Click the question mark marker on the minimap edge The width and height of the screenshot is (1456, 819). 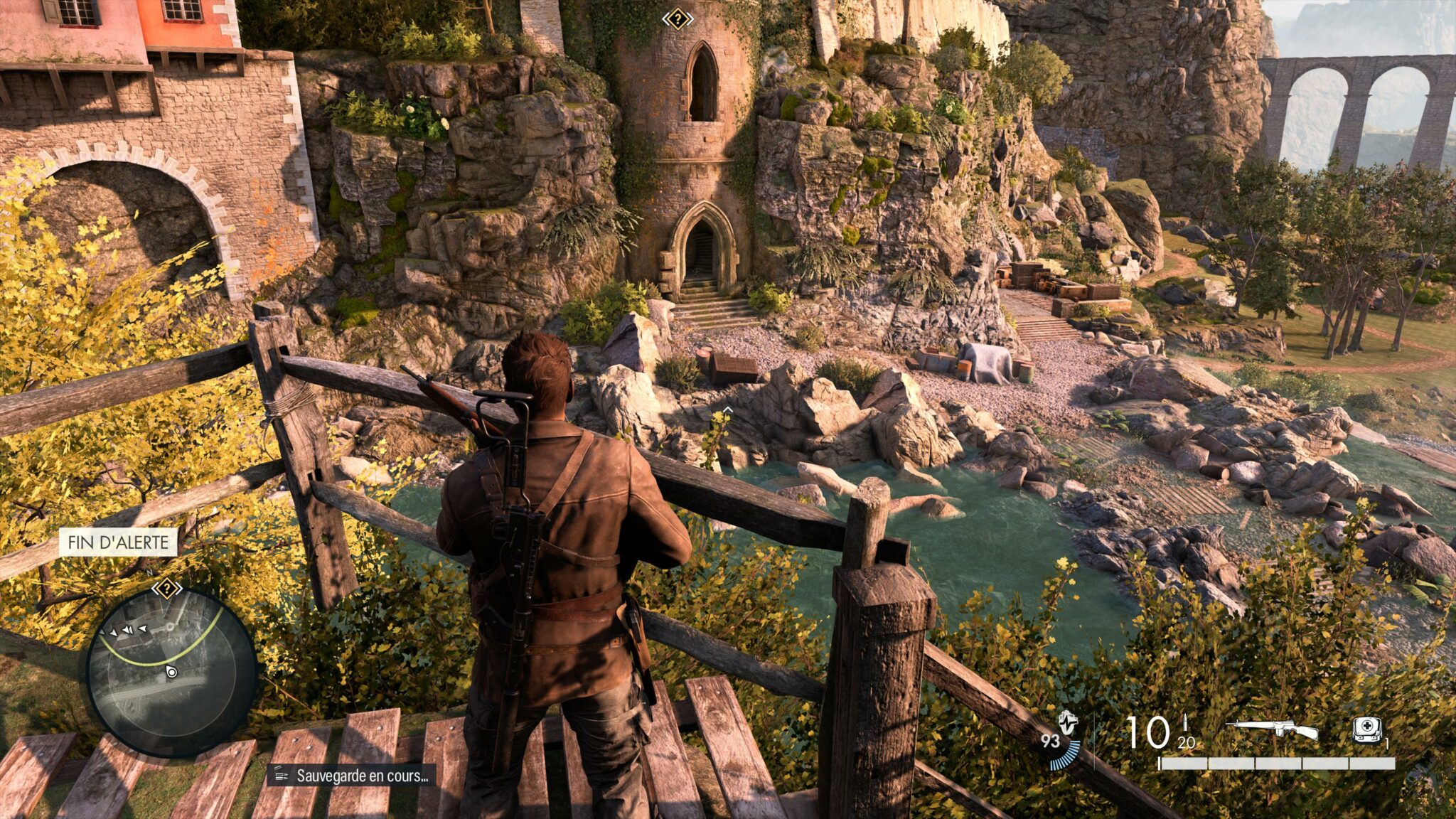point(166,589)
